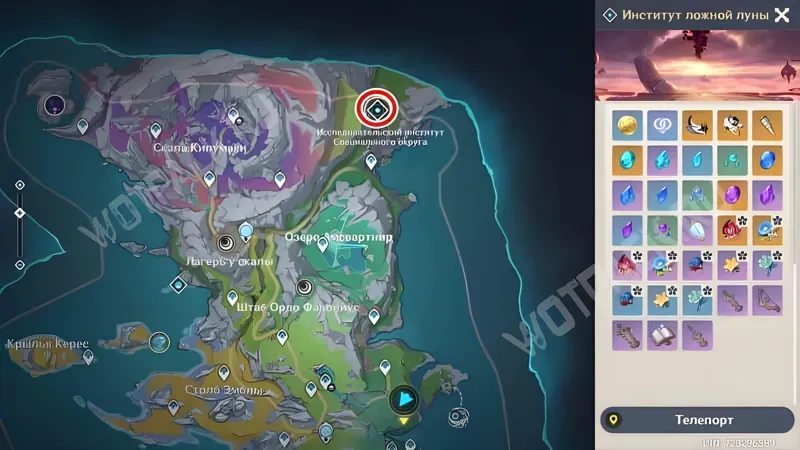
Task: Select the cone shell reward icon
Action: tap(767, 125)
